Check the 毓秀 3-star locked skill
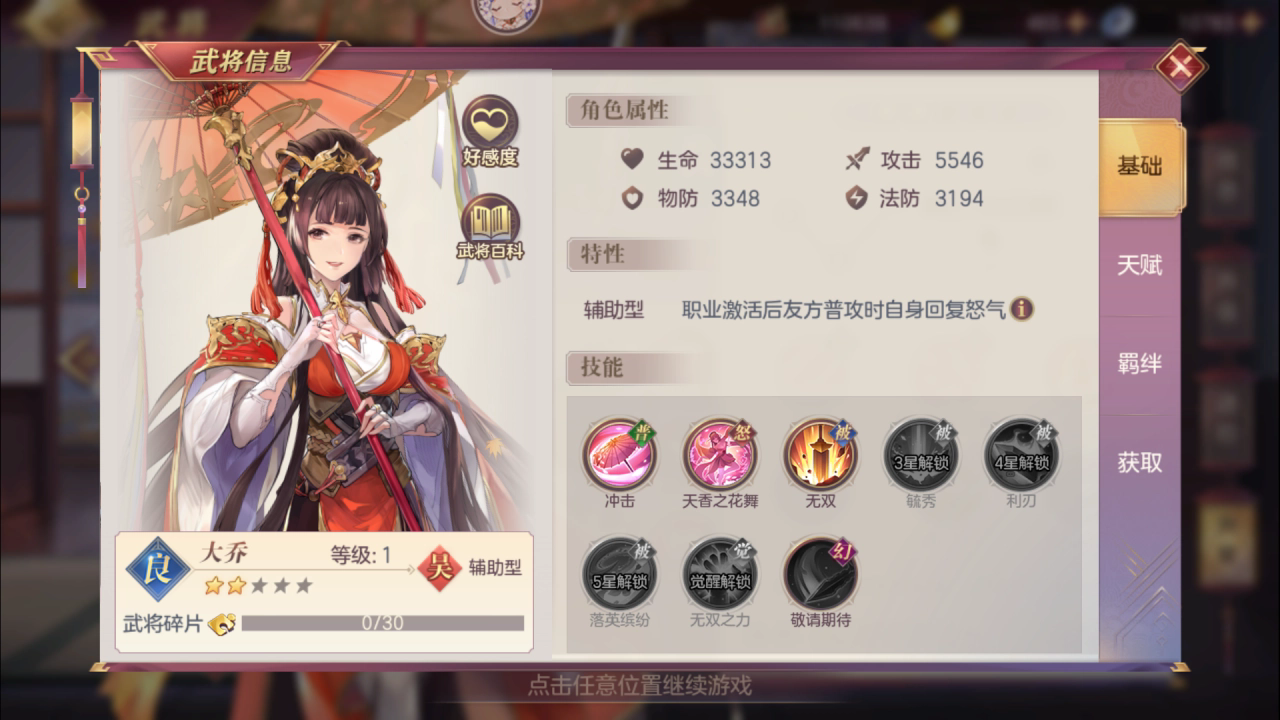The image size is (1280, 720). pyautogui.click(x=919, y=457)
